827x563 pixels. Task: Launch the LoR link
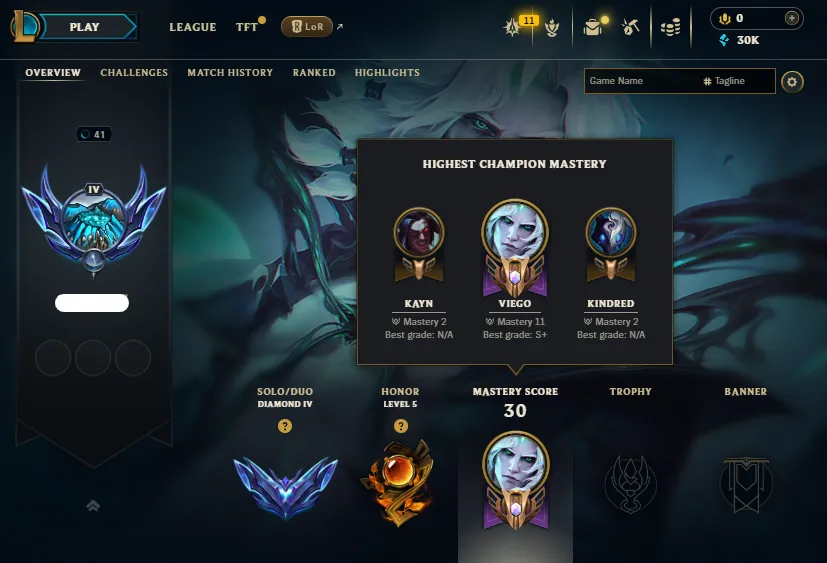307,27
